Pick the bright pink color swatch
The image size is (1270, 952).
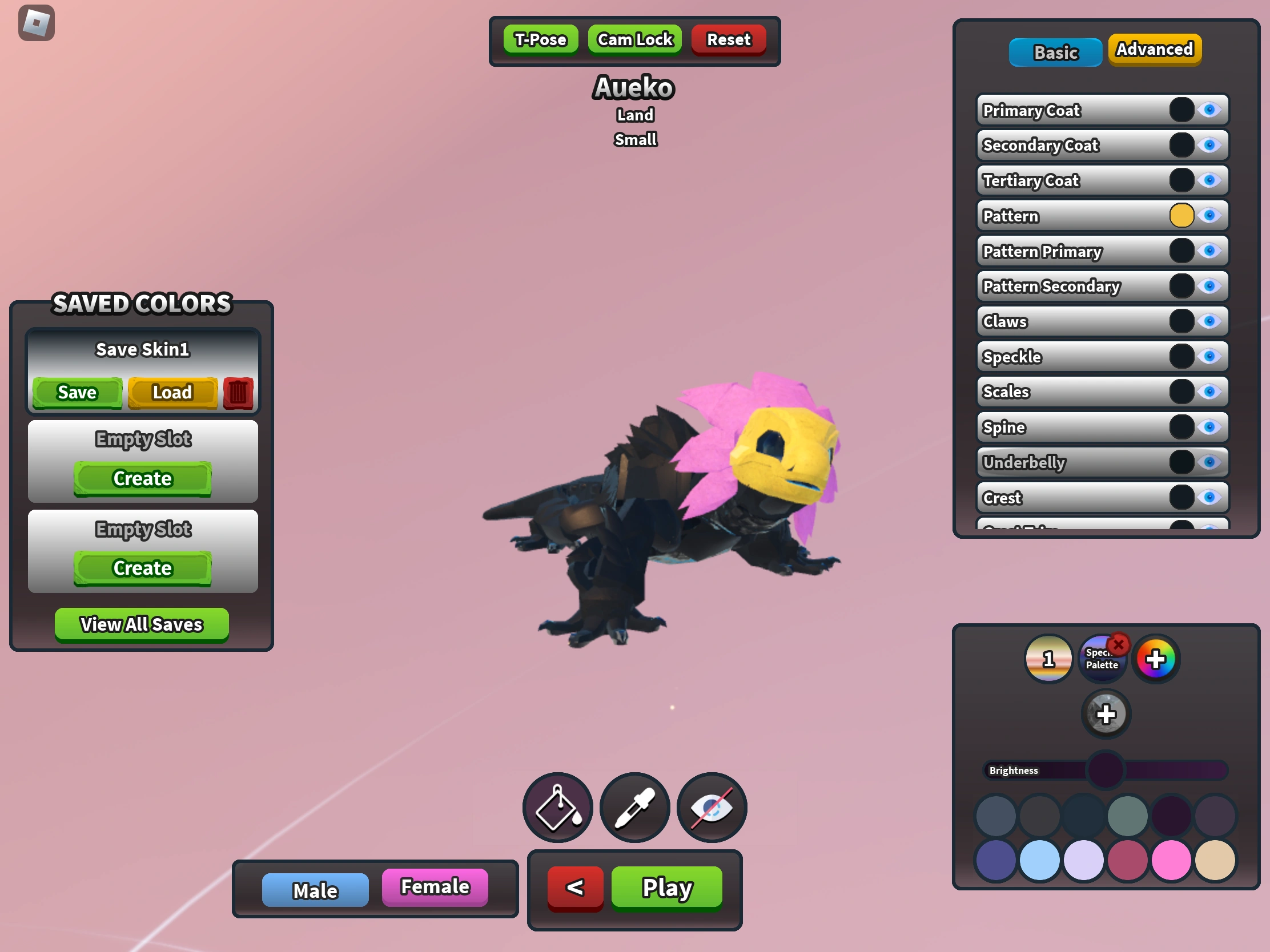coord(1171,859)
